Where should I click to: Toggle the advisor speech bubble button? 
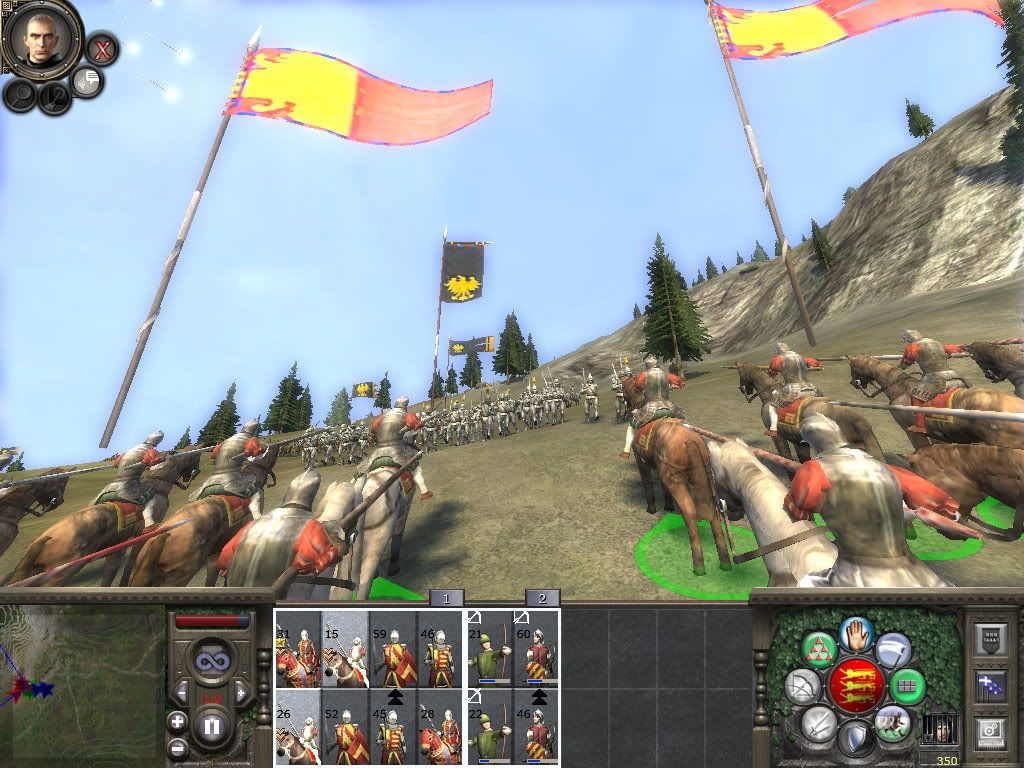pos(88,81)
